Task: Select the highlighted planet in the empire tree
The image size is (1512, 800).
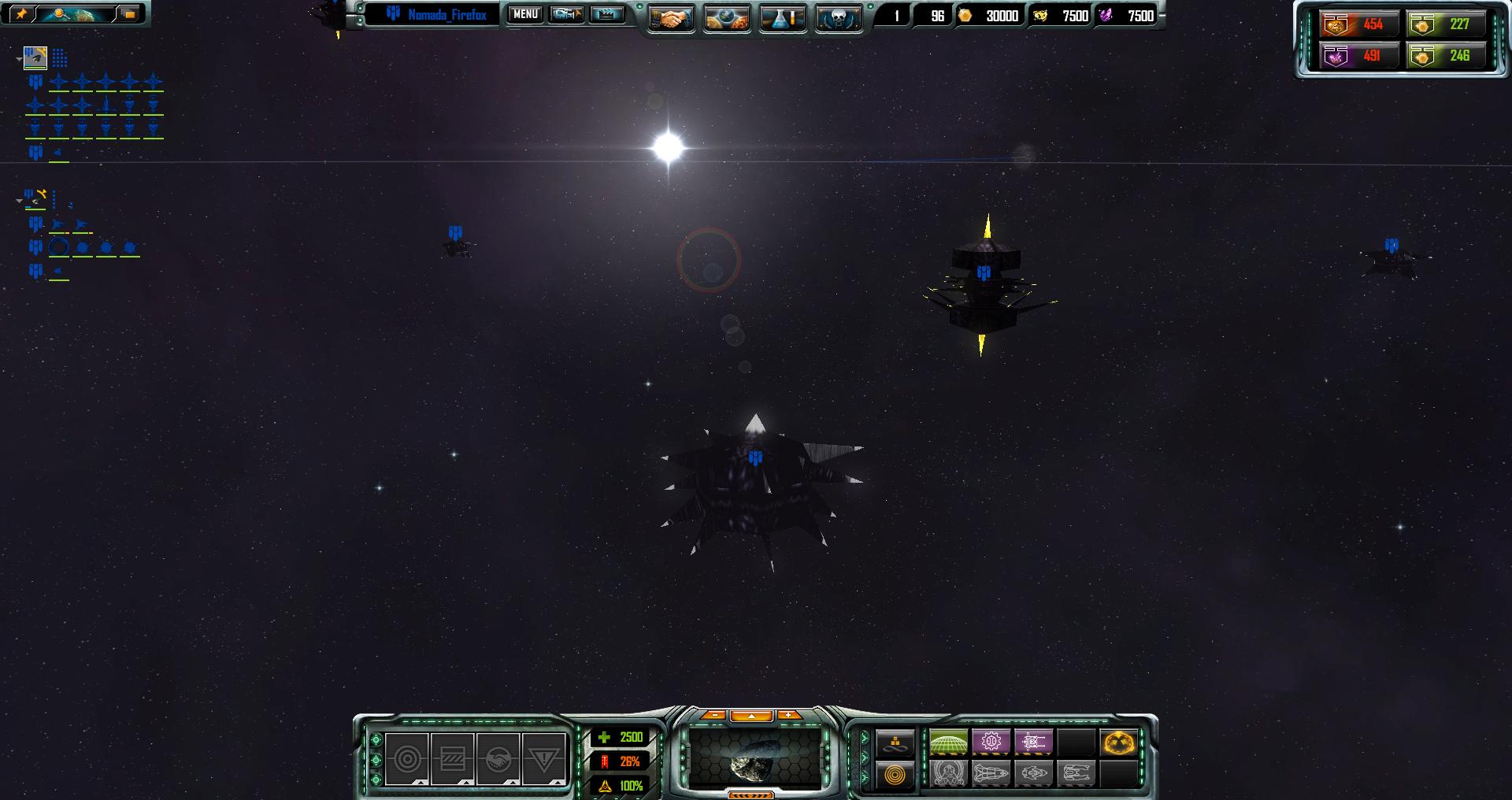Action: [x=35, y=57]
